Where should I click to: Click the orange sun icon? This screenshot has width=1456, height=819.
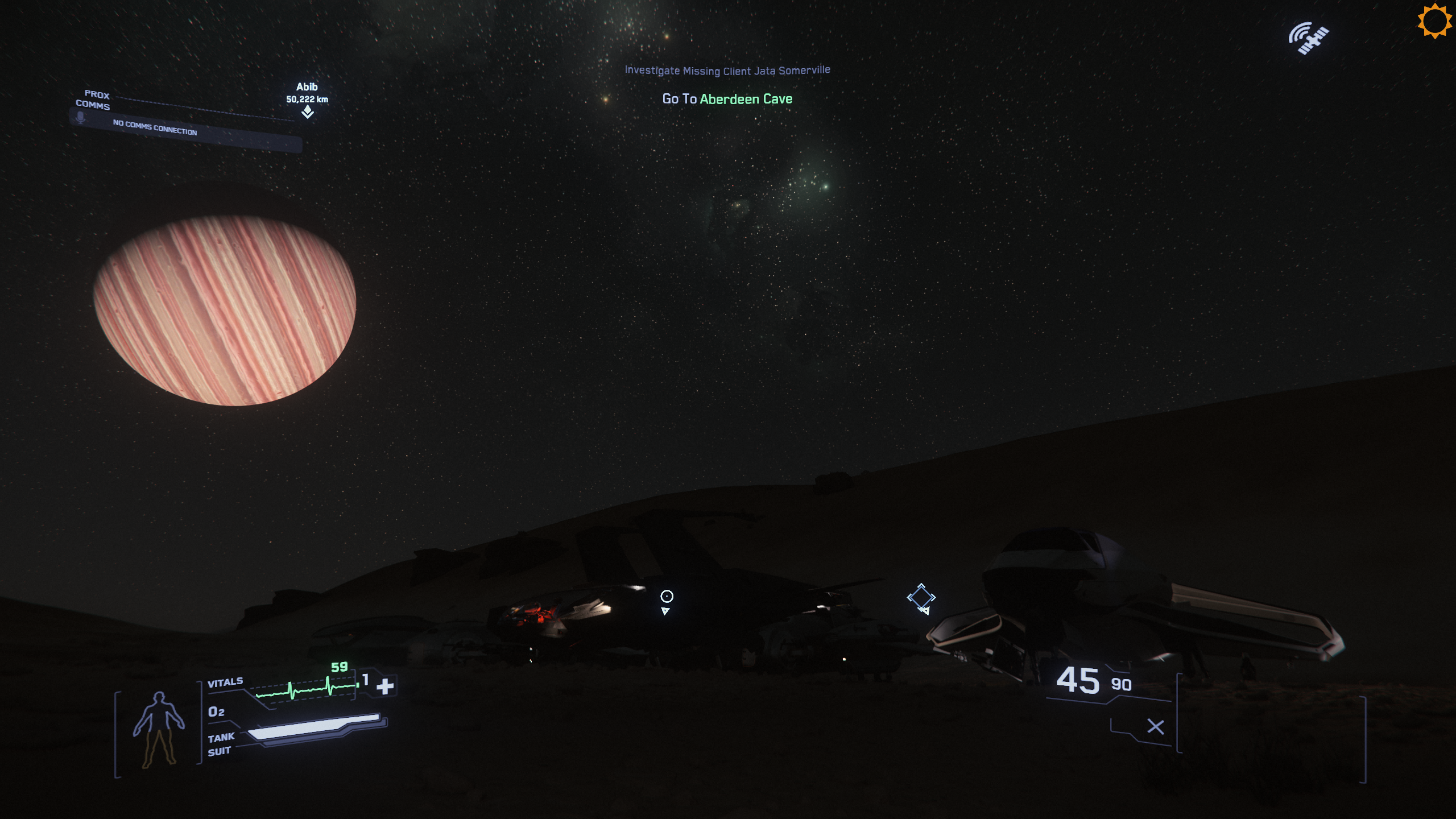[1434, 21]
